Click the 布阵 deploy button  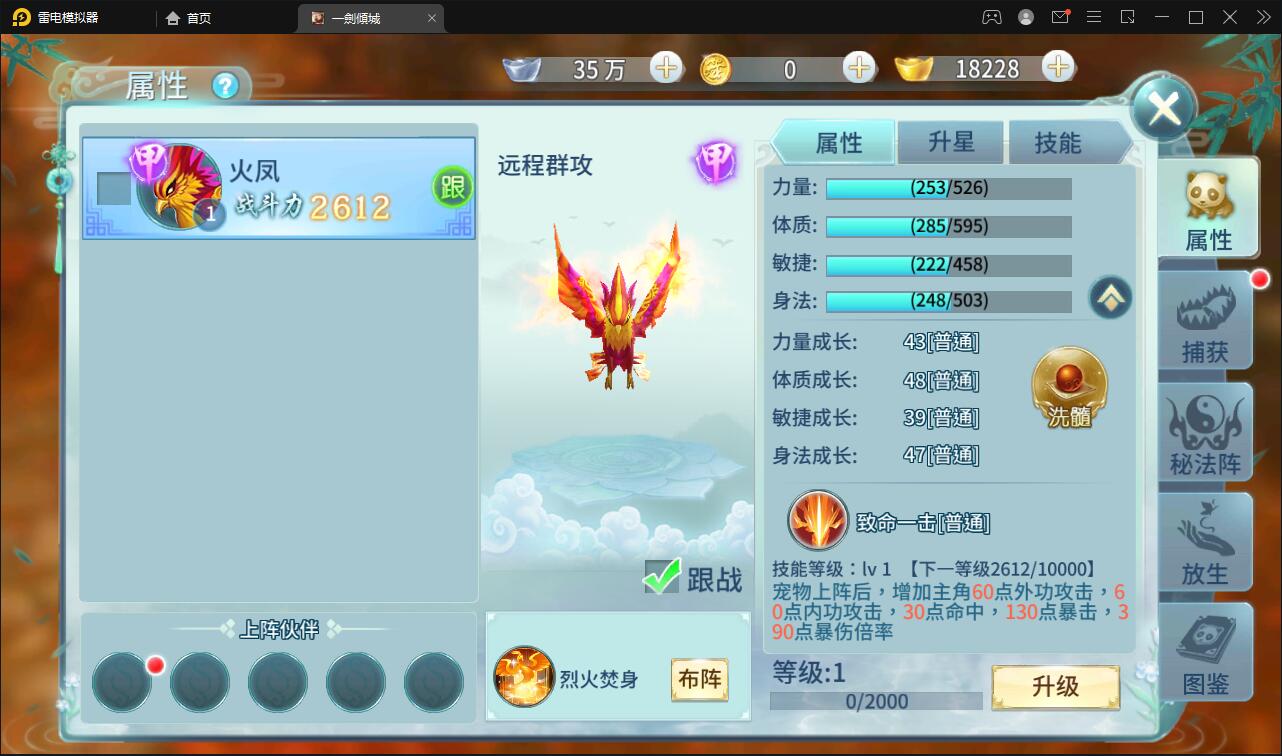point(699,678)
